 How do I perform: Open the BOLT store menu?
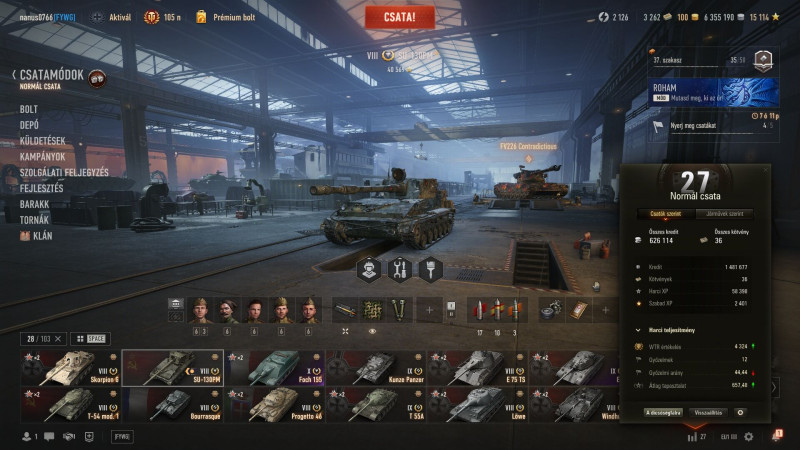(29, 109)
